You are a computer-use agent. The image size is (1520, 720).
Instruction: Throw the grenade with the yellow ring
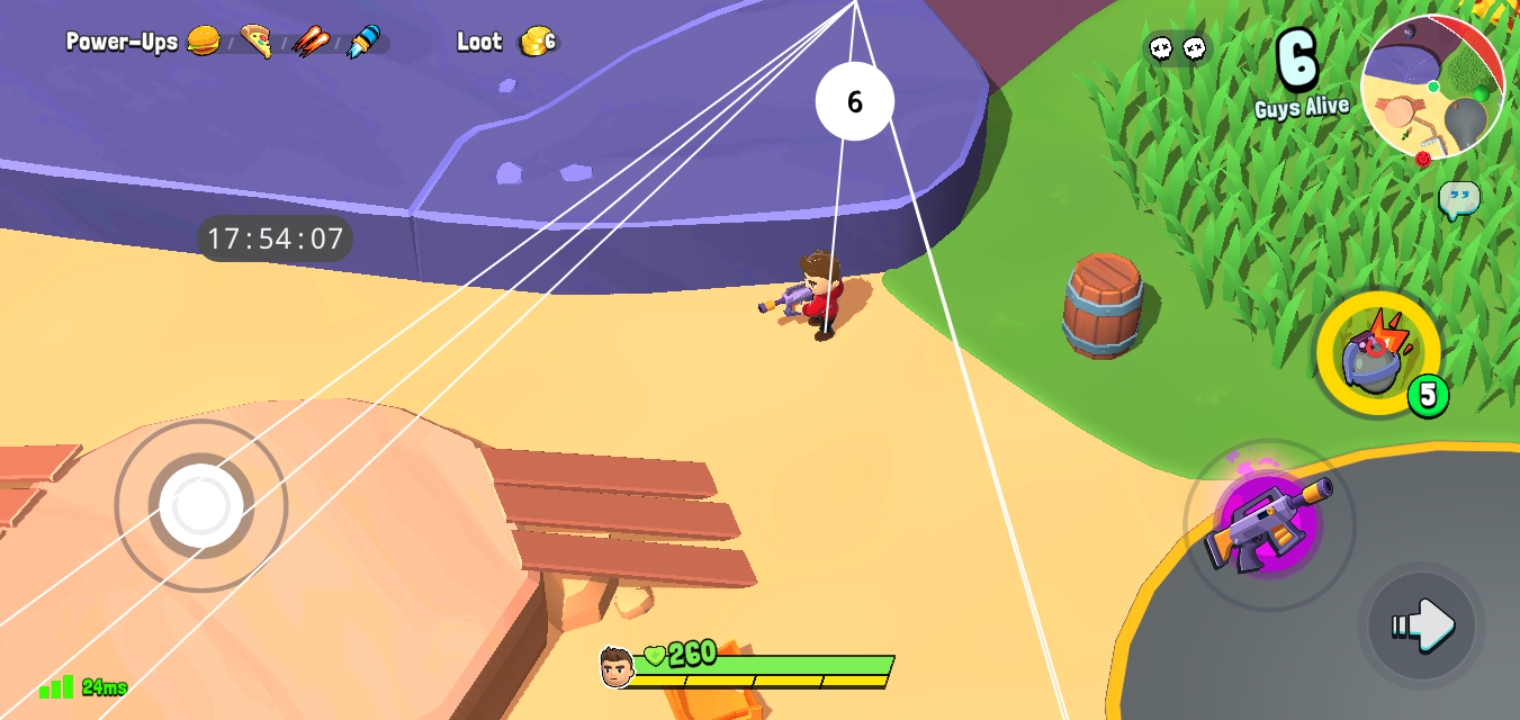pyautogui.click(x=1377, y=353)
